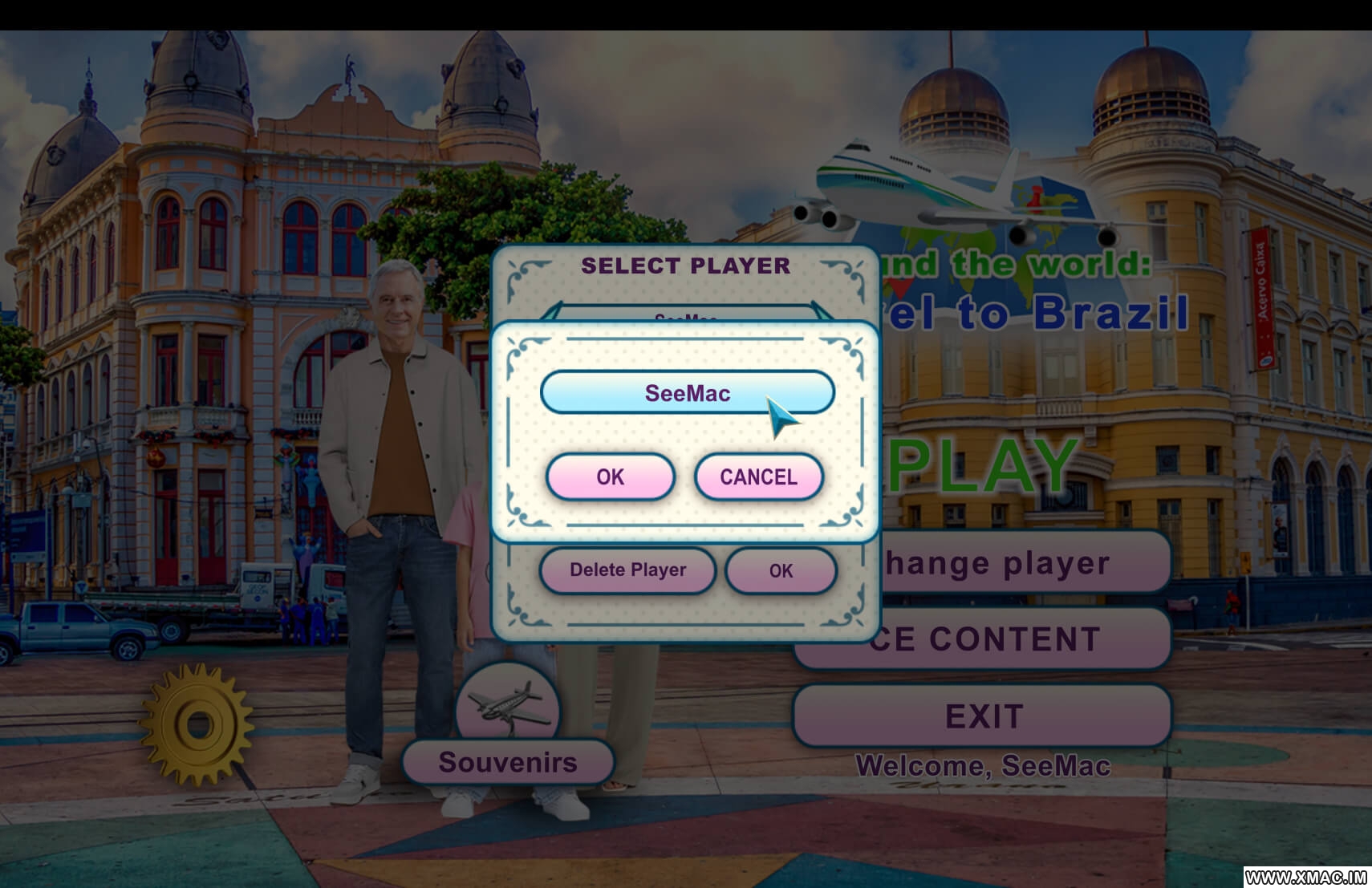This screenshot has width=1372, height=888.
Task: Open the Souvenirs collection
Action: coord(508,762)
